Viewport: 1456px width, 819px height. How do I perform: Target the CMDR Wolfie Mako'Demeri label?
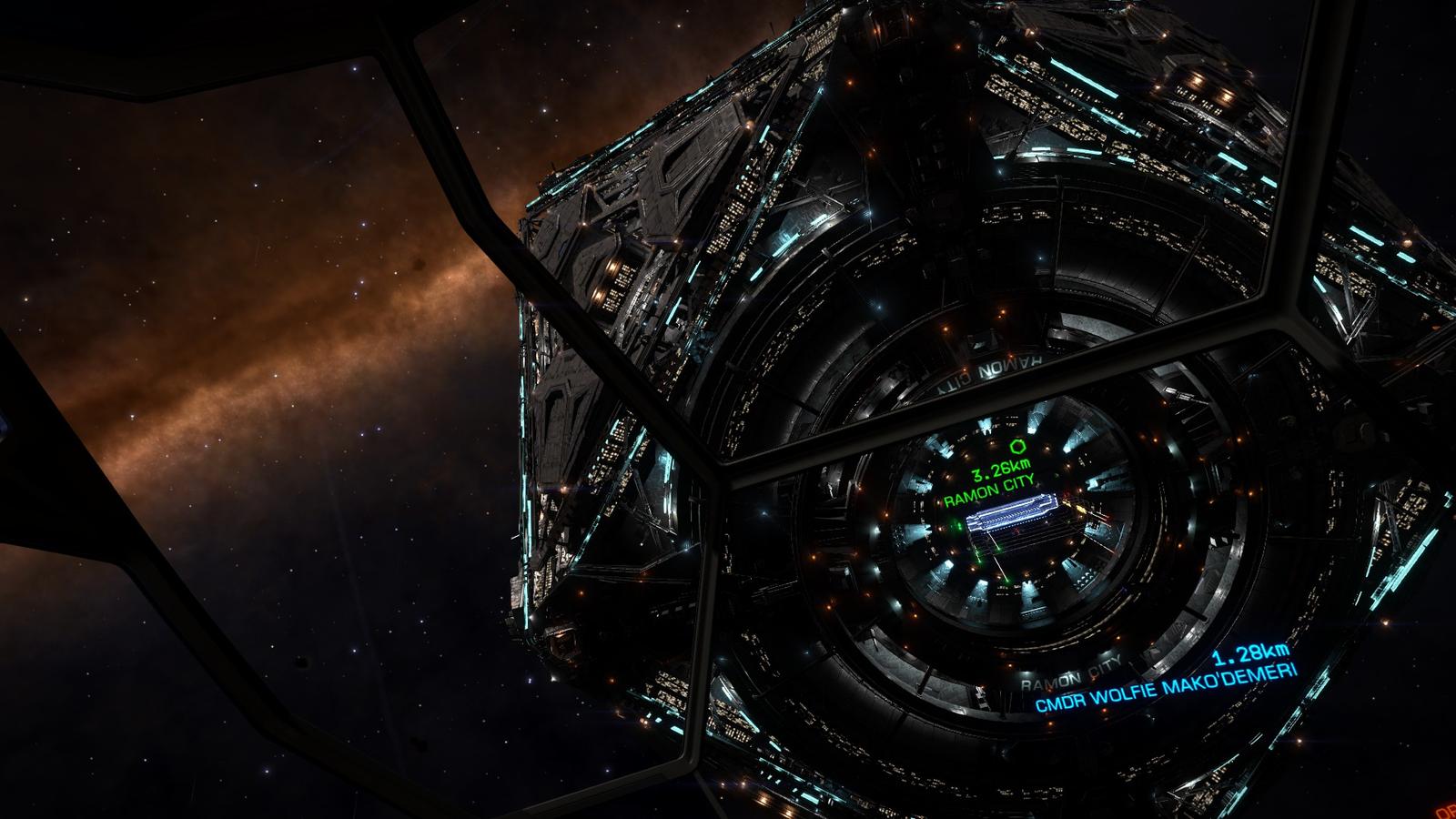tap(1166, 685)
